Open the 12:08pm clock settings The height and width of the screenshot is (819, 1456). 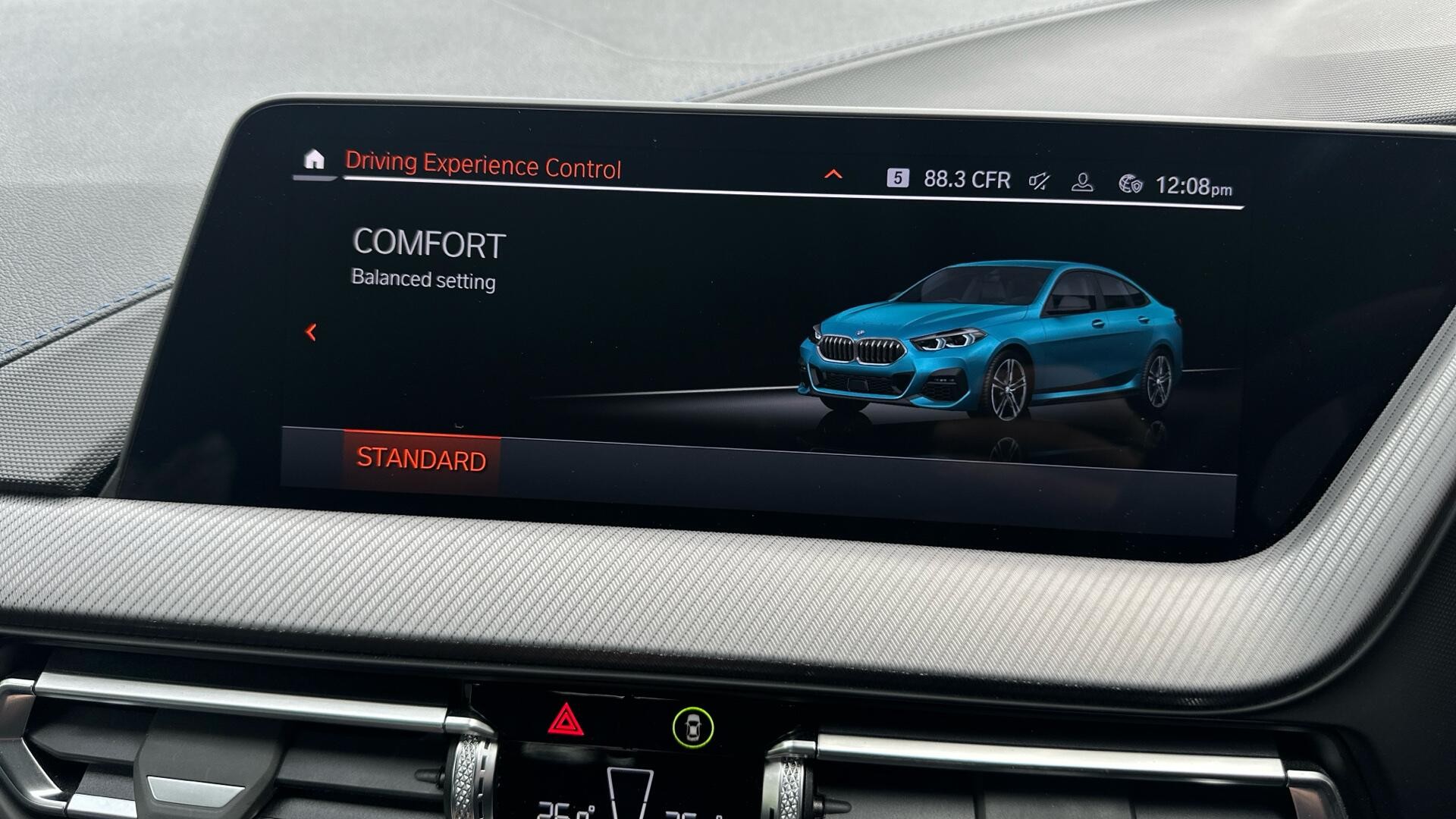(1193, 187)
